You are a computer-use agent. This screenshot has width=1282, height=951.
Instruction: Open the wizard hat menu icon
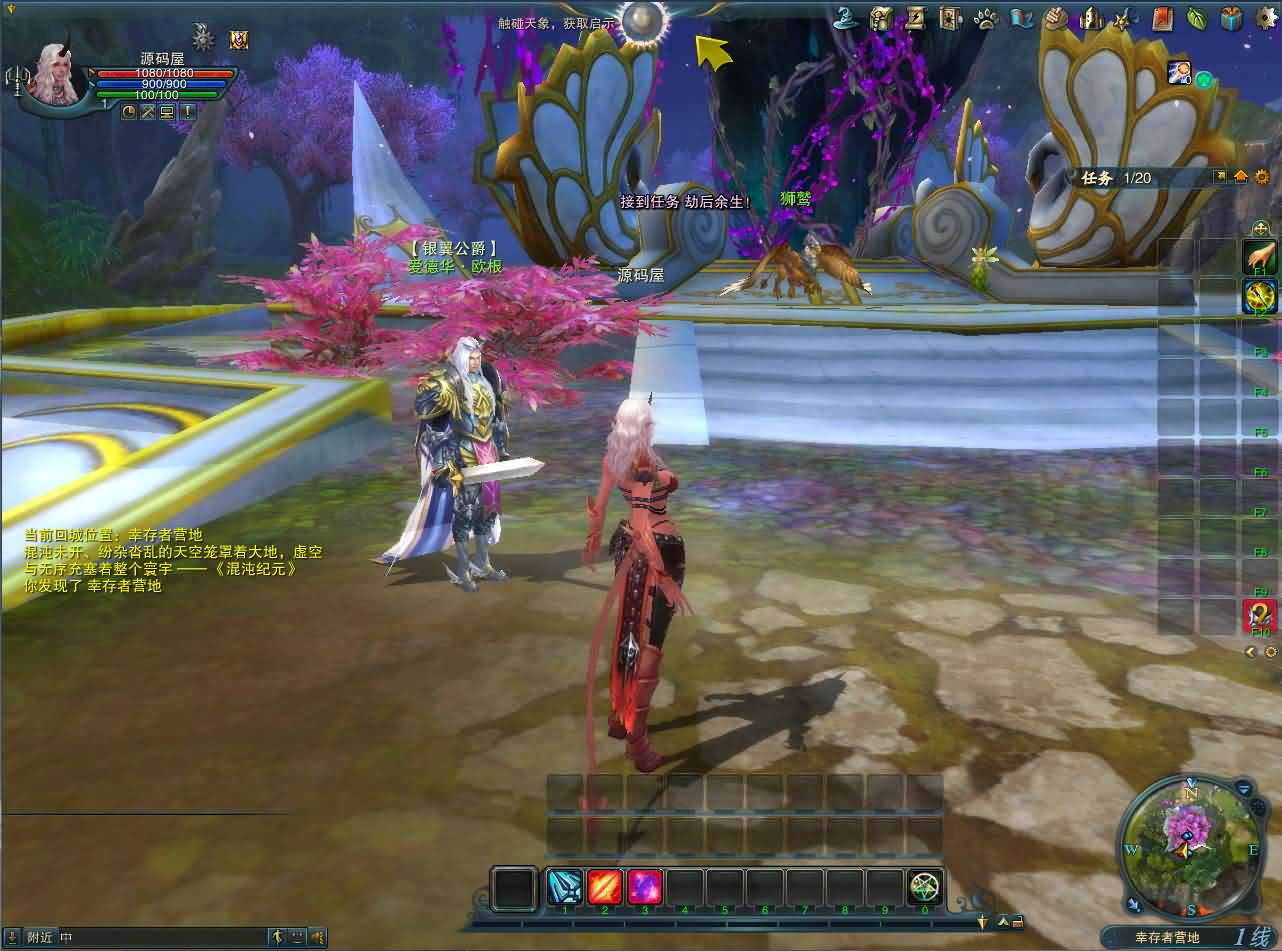click(x=848, y=17)
